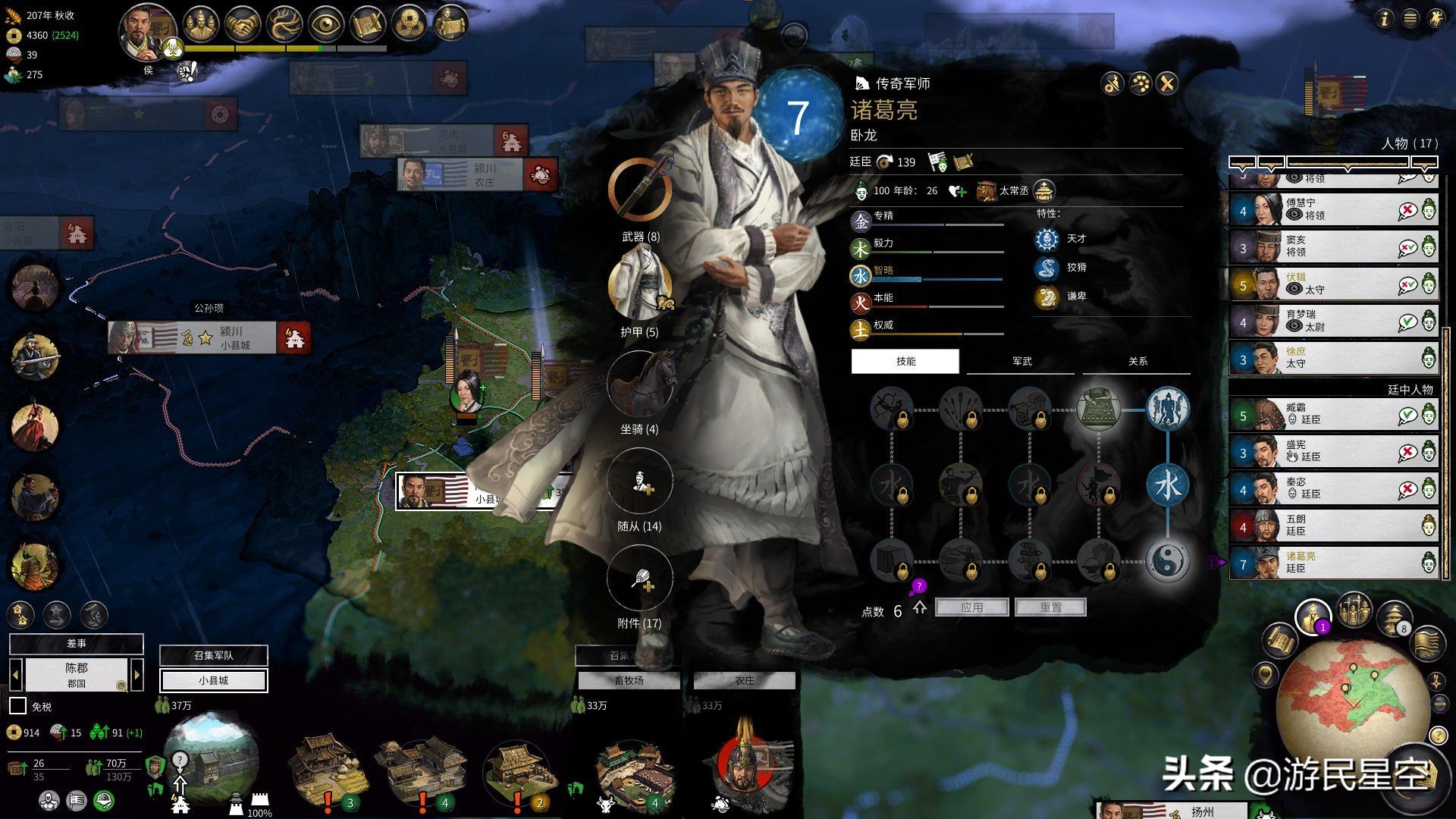Select the blue 水 skill node

pyautogui.click(x=1167, y=485)
